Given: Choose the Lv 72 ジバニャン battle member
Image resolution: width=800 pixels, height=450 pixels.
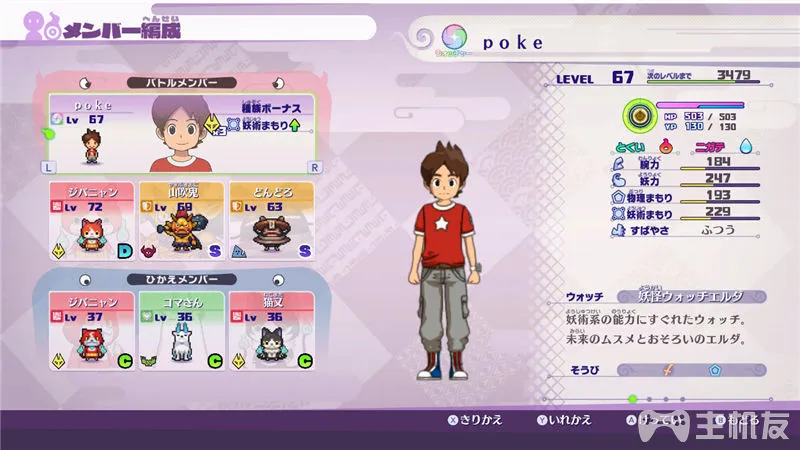Looking at the screenshot, I should (x=91, y=222).
